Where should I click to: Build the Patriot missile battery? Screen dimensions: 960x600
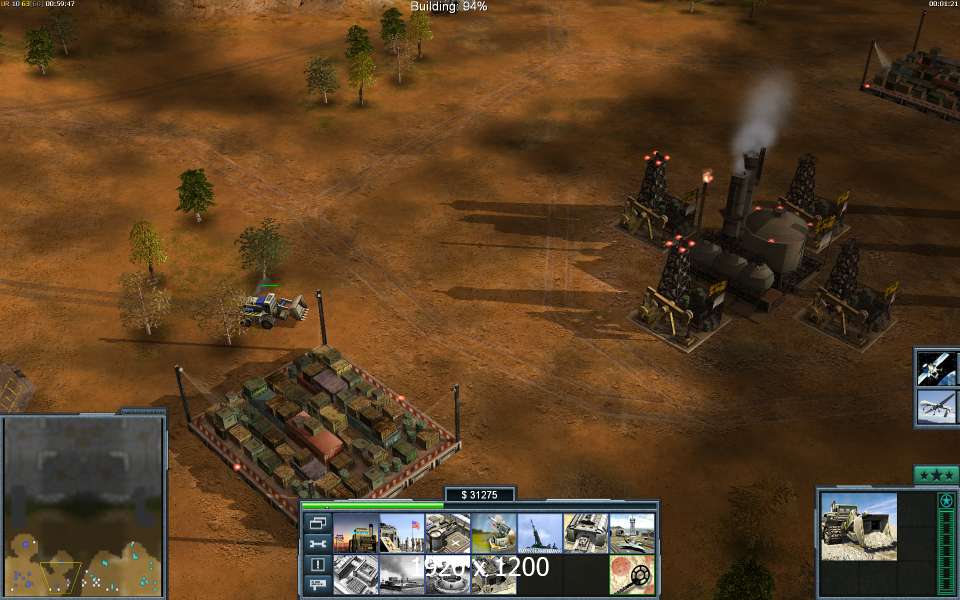coord(493,533)
